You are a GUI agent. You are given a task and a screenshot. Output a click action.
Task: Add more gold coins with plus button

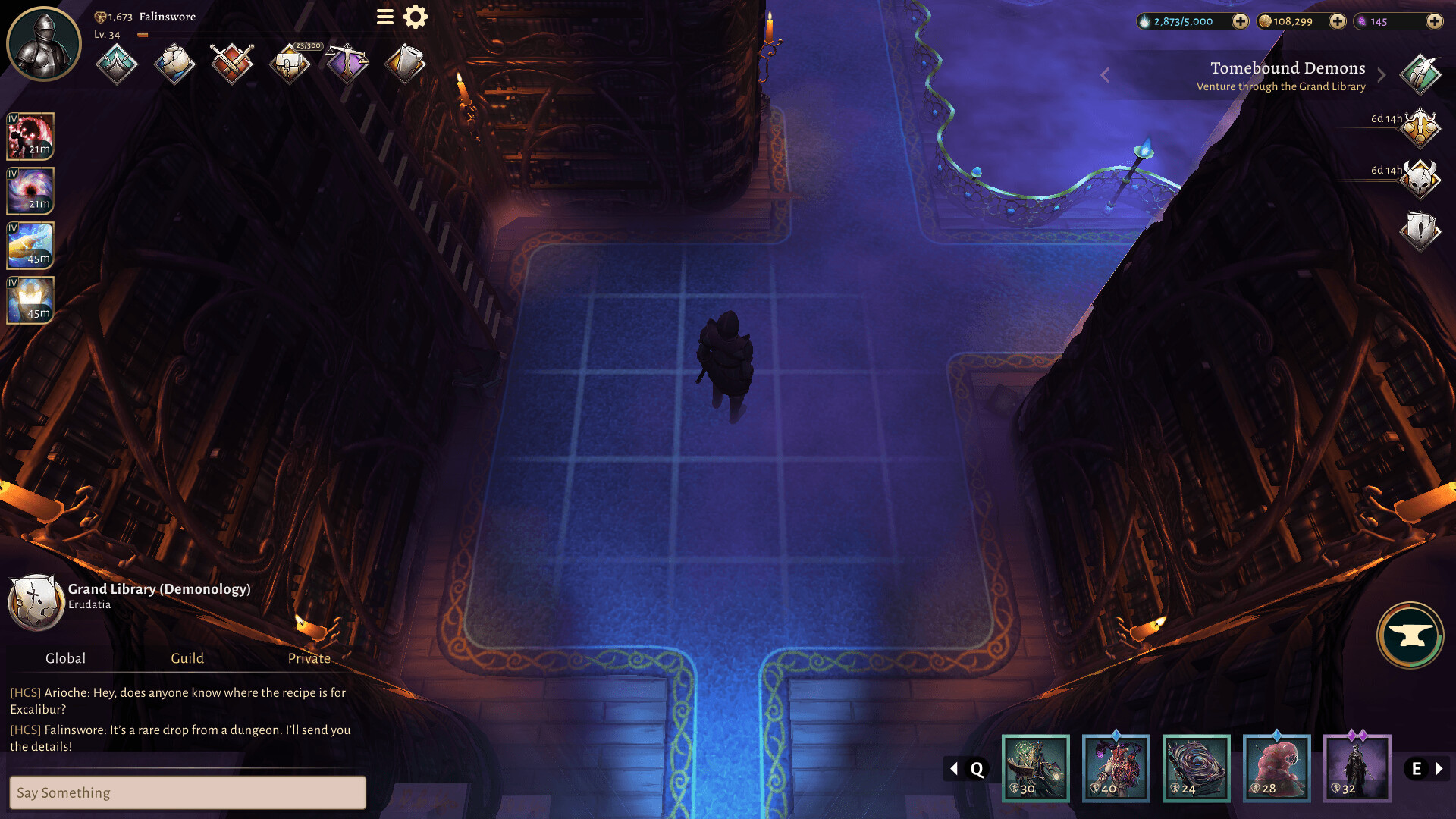pyautogui.click(x=1338, y=21)
